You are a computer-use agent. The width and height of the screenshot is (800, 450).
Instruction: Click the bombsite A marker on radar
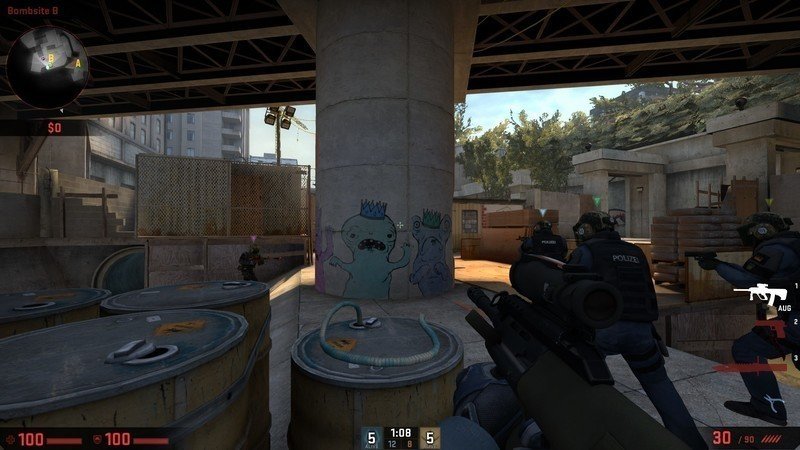(x=77, y=63)
